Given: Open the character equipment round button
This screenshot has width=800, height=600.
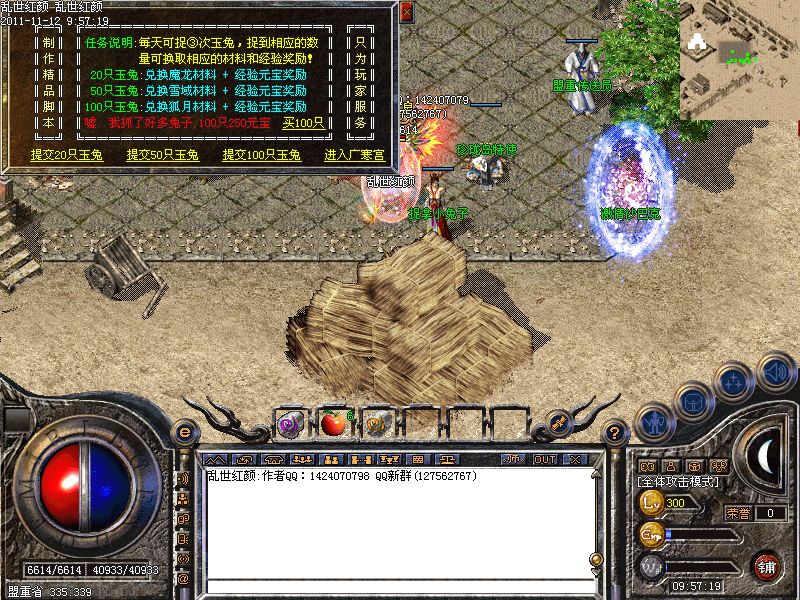Looking at the screenshot, I should (x=654, y=423).
